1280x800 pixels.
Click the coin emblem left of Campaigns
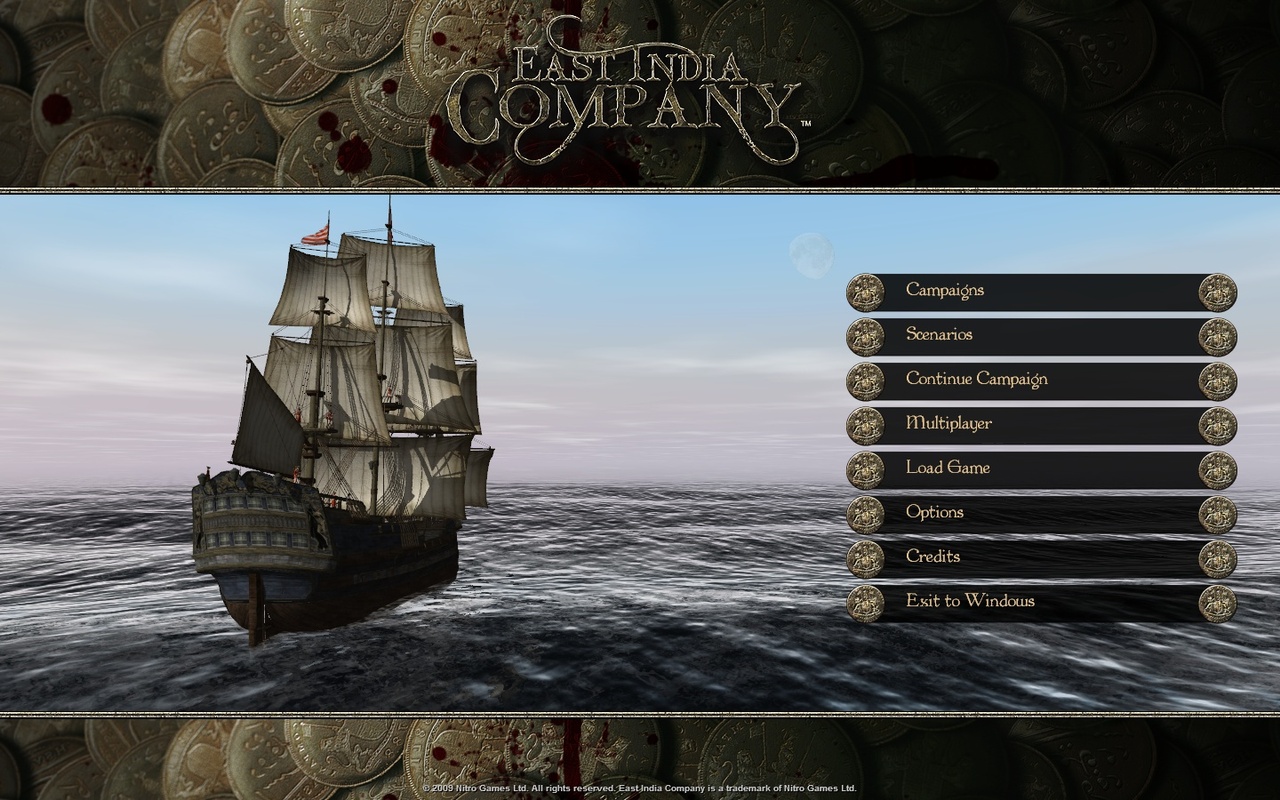click(864, 291)
